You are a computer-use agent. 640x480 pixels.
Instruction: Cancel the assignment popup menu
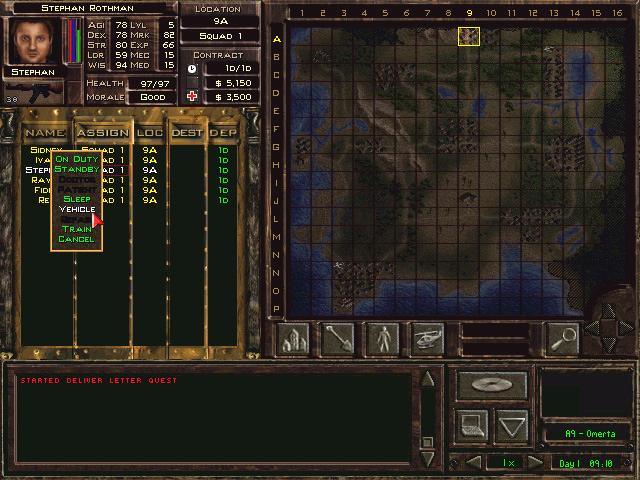tap(76, 239)
